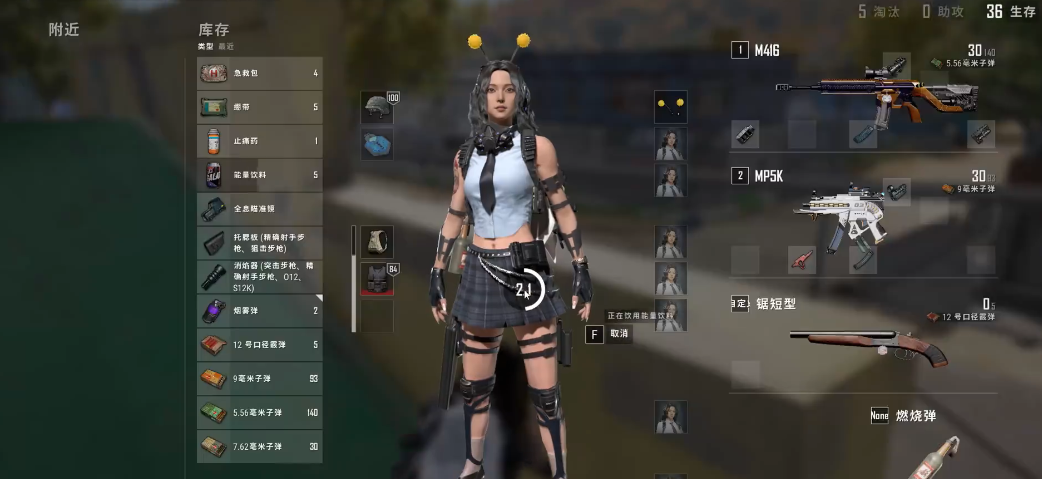Choose the 5.56毫米子弹 ammo row
The width and height of the screenshot is (1042, 479).
click(259, 412)
